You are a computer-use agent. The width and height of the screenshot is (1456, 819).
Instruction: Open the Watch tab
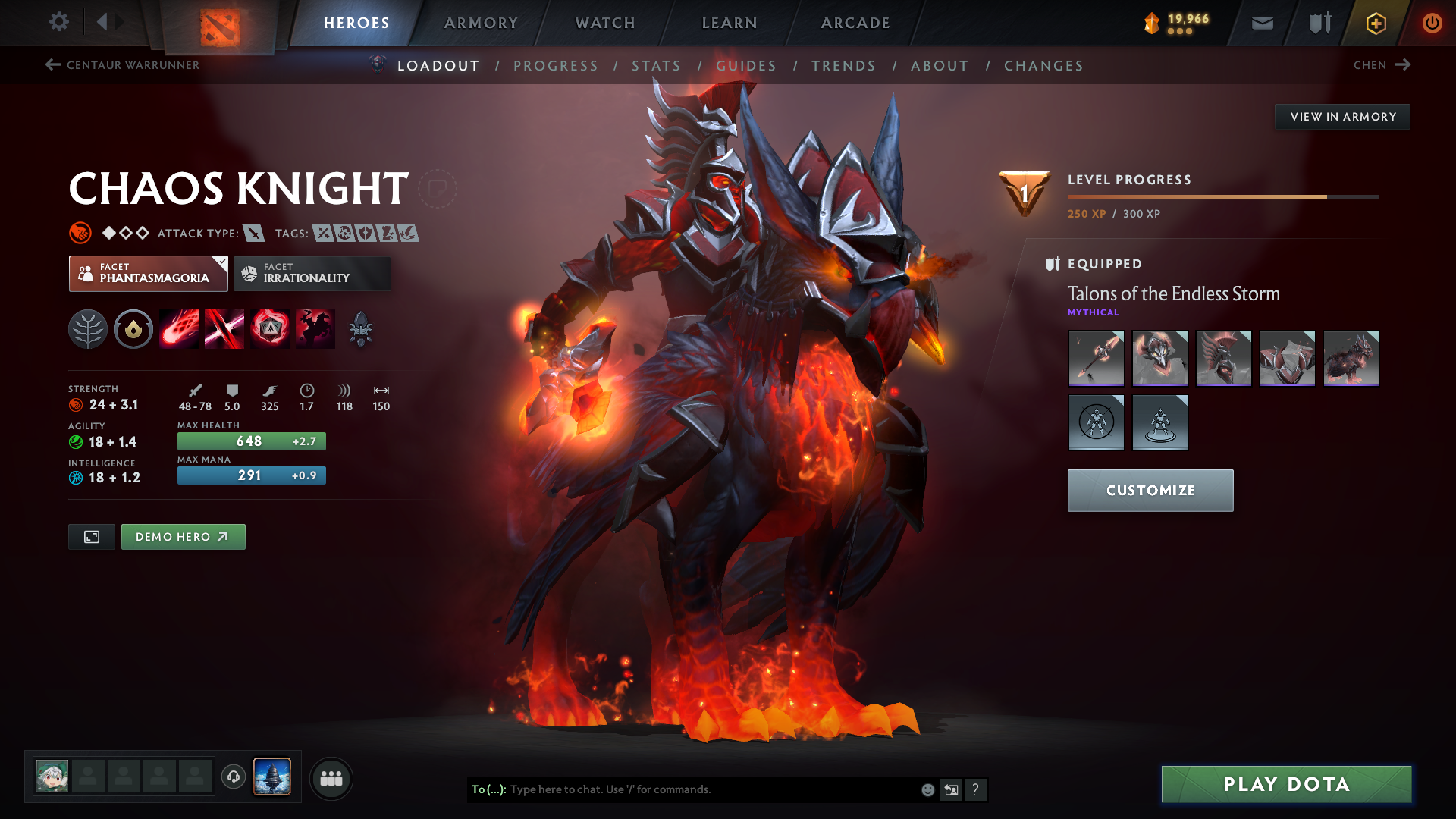(604, 23)
